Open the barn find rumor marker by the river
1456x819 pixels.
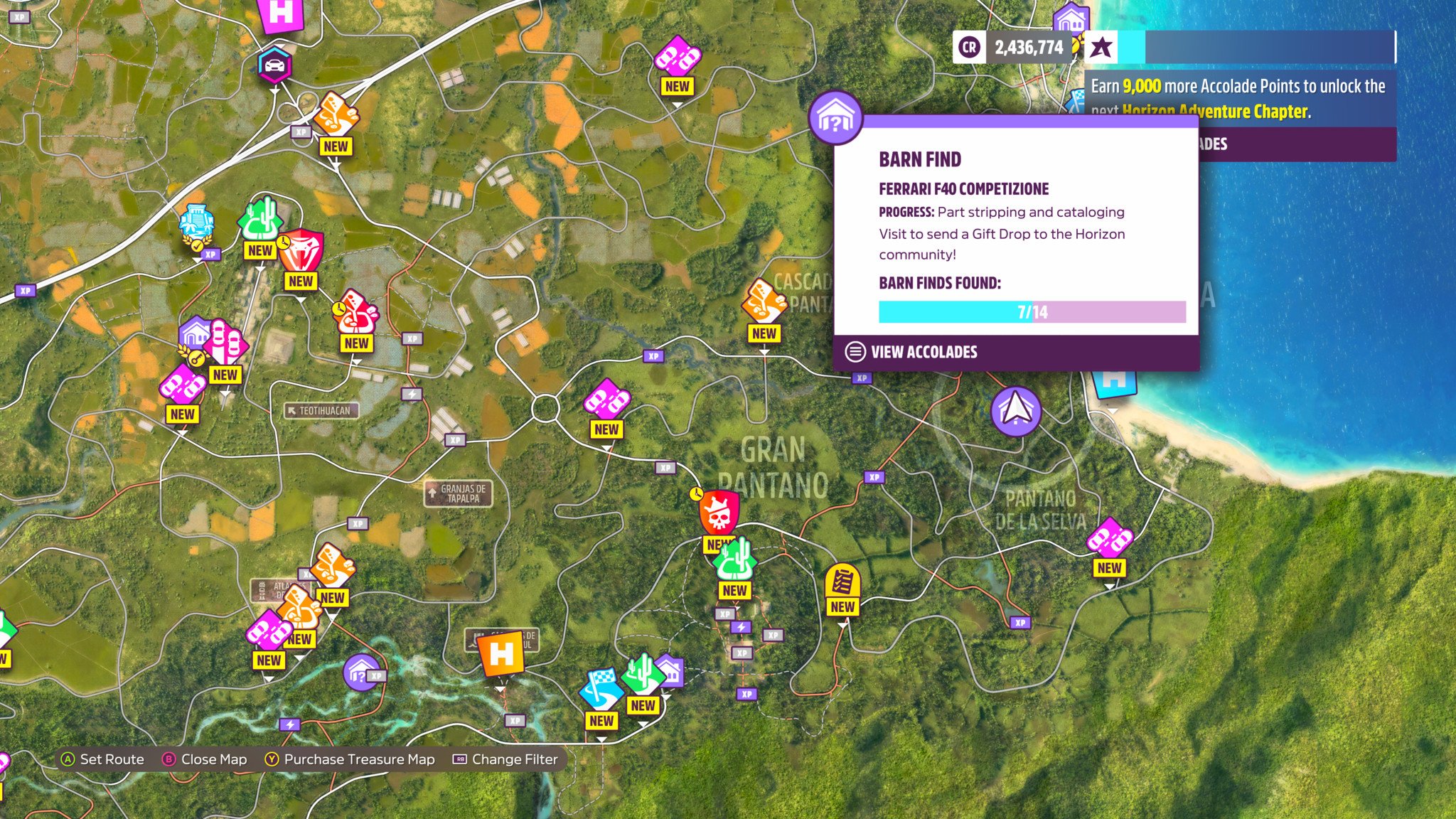click(360, 672)
